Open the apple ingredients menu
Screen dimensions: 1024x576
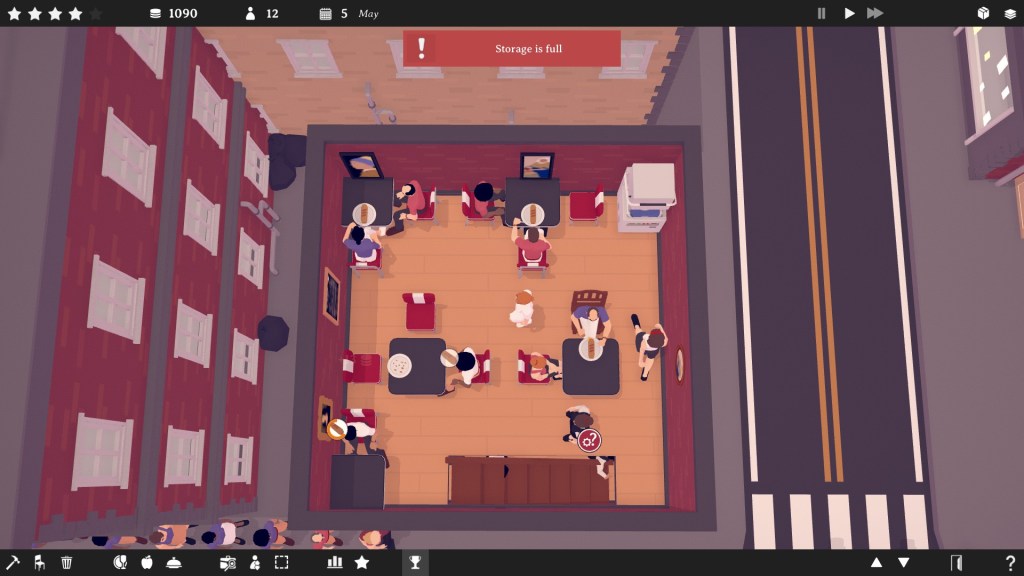point(147,563)
